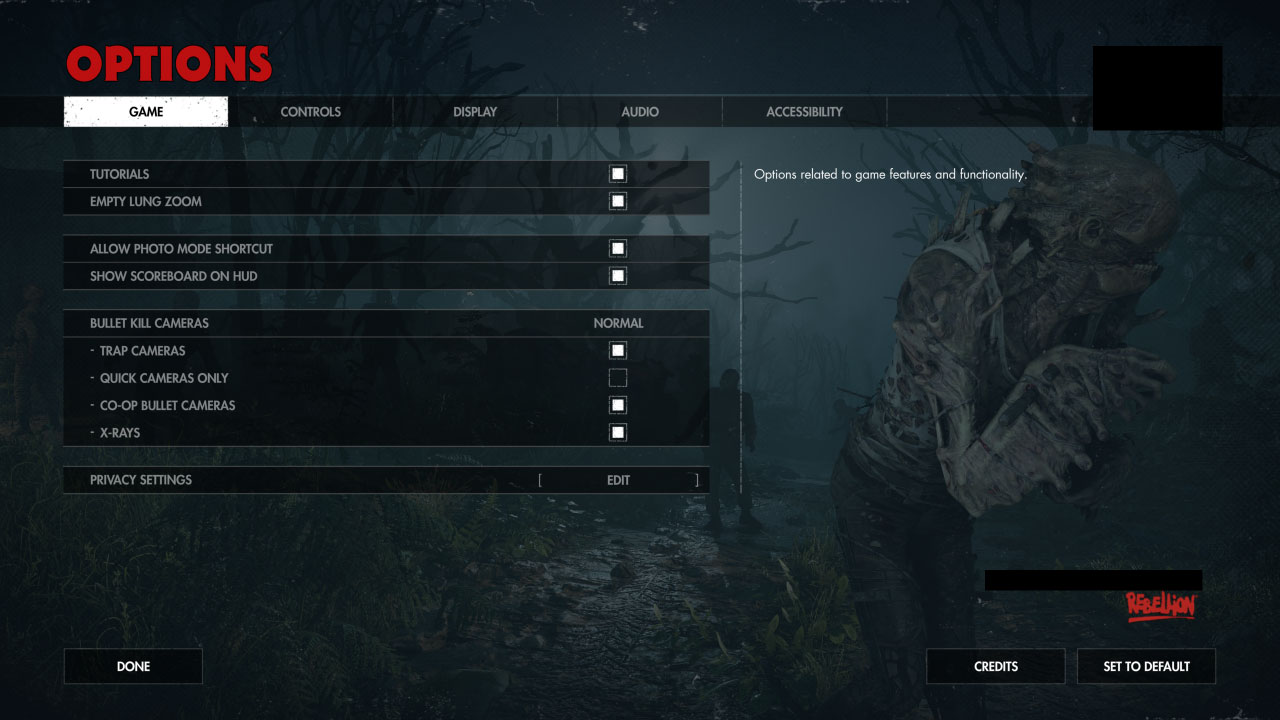Disable Co-op Bullet Cameras
The height and width of the screenshot is (720, 1280).
point(617,404)
